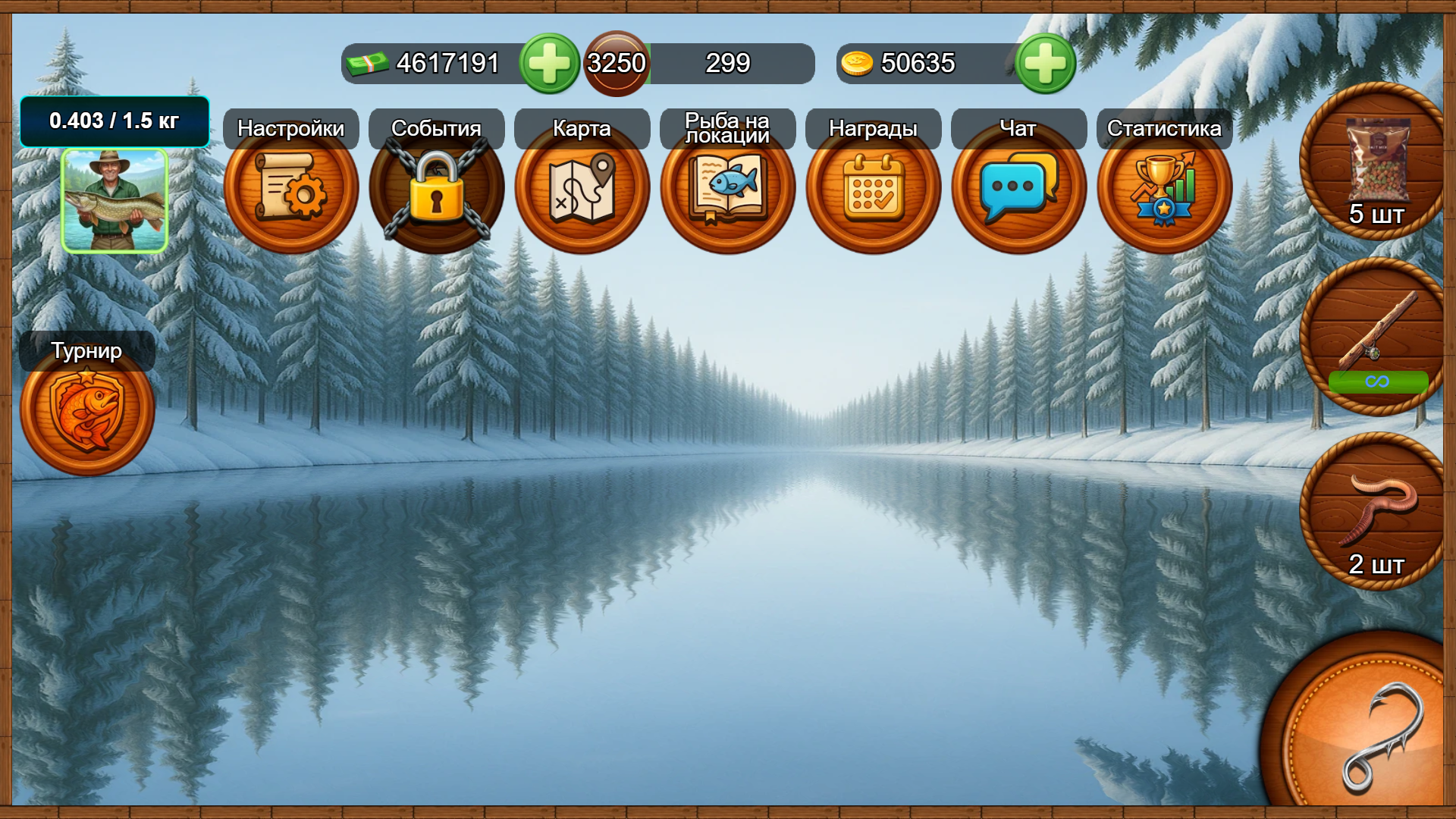Open the Награды calendar icon
The image size is (1456, 819).
[873, 188]
